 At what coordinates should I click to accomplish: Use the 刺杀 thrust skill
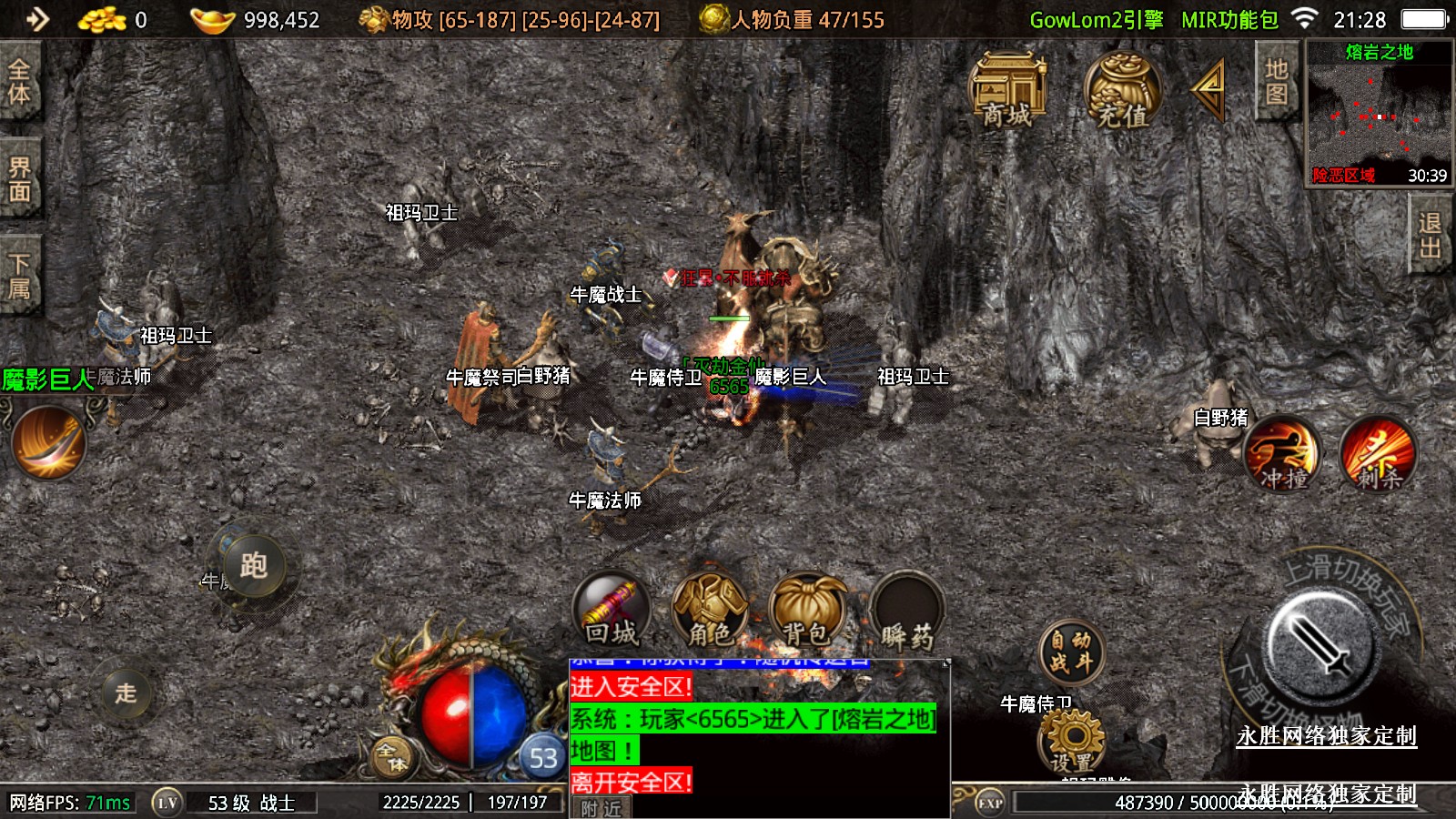(1378, 455)
